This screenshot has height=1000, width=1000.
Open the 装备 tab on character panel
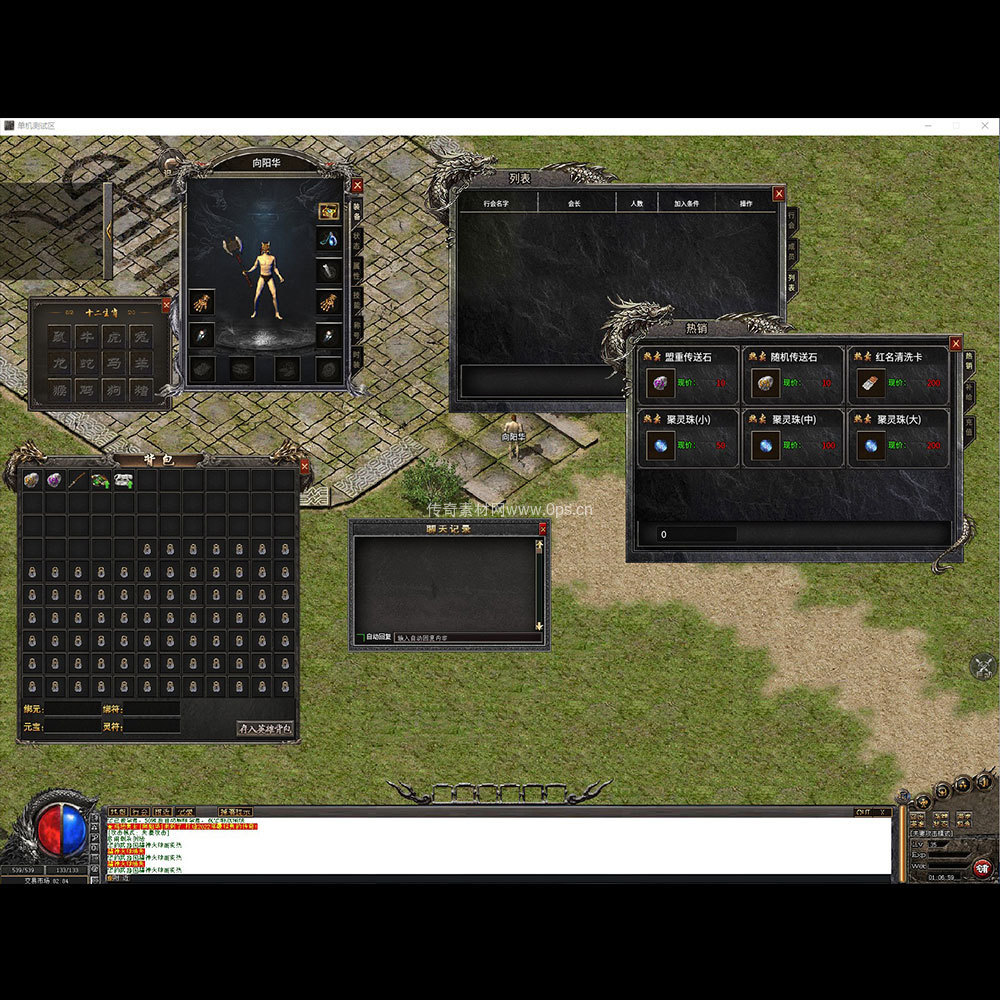[357, 212]
